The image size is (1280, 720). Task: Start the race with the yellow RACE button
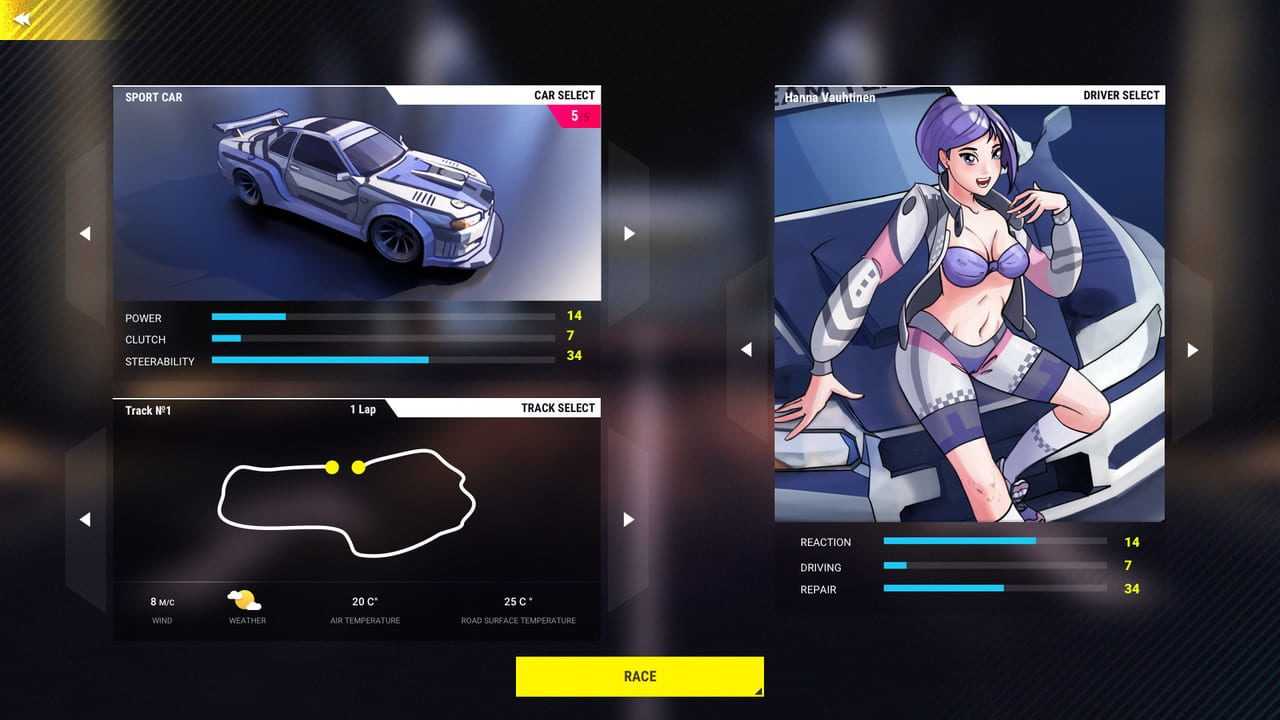(639, 676)
